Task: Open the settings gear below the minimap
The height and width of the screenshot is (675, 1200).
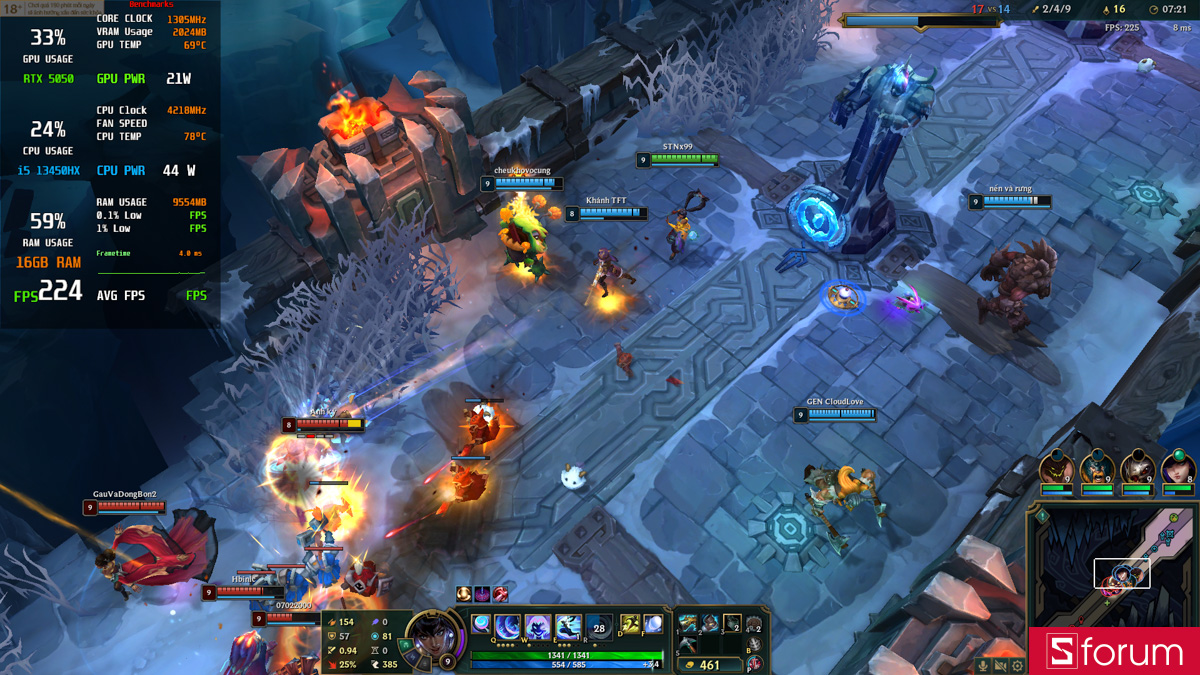Action: click(x=1017, y=665)
